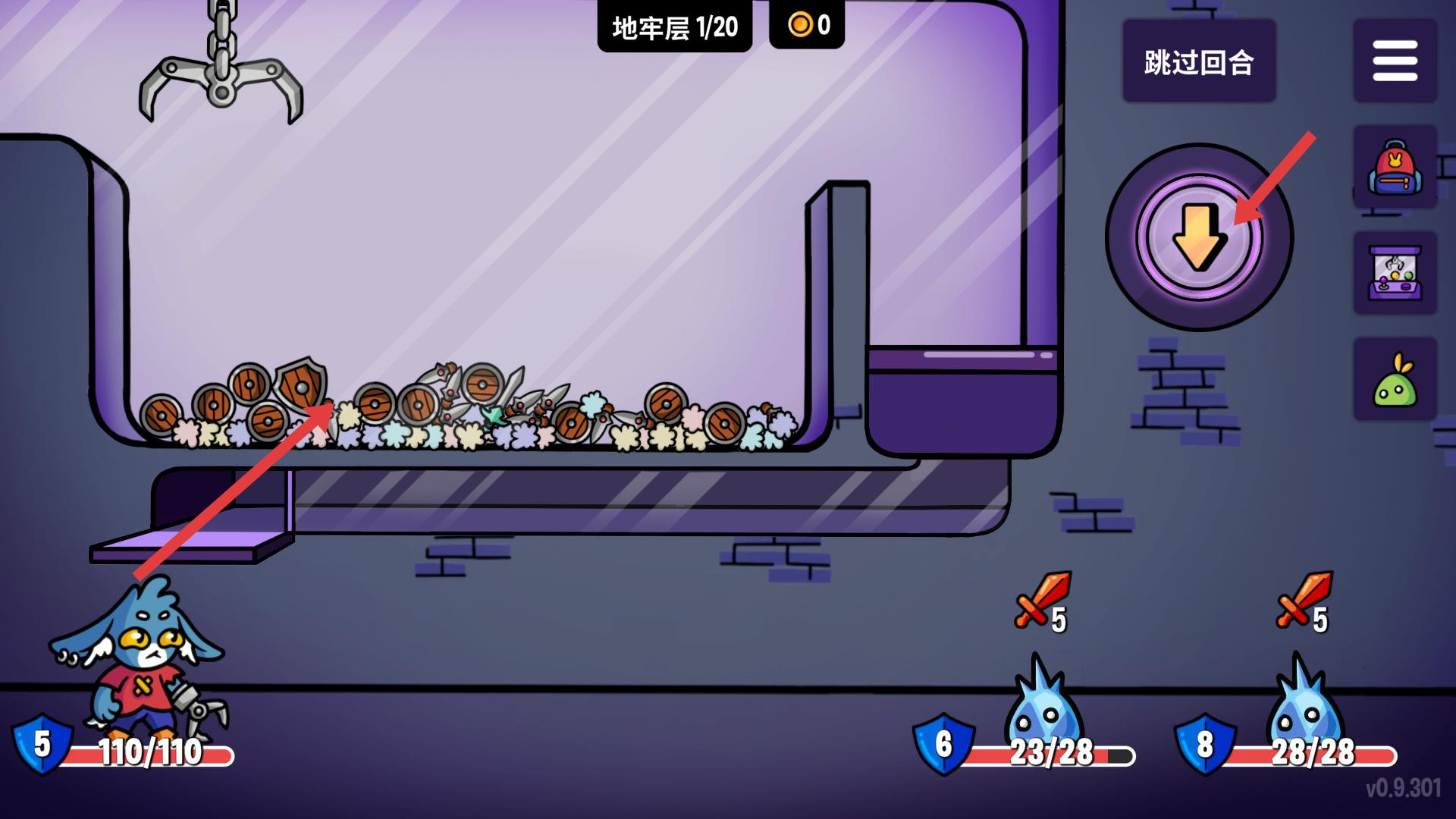Drop the claw with the down-arrow button
The width and height of the screenshot is (1456, 819).
click(1199, 237)
